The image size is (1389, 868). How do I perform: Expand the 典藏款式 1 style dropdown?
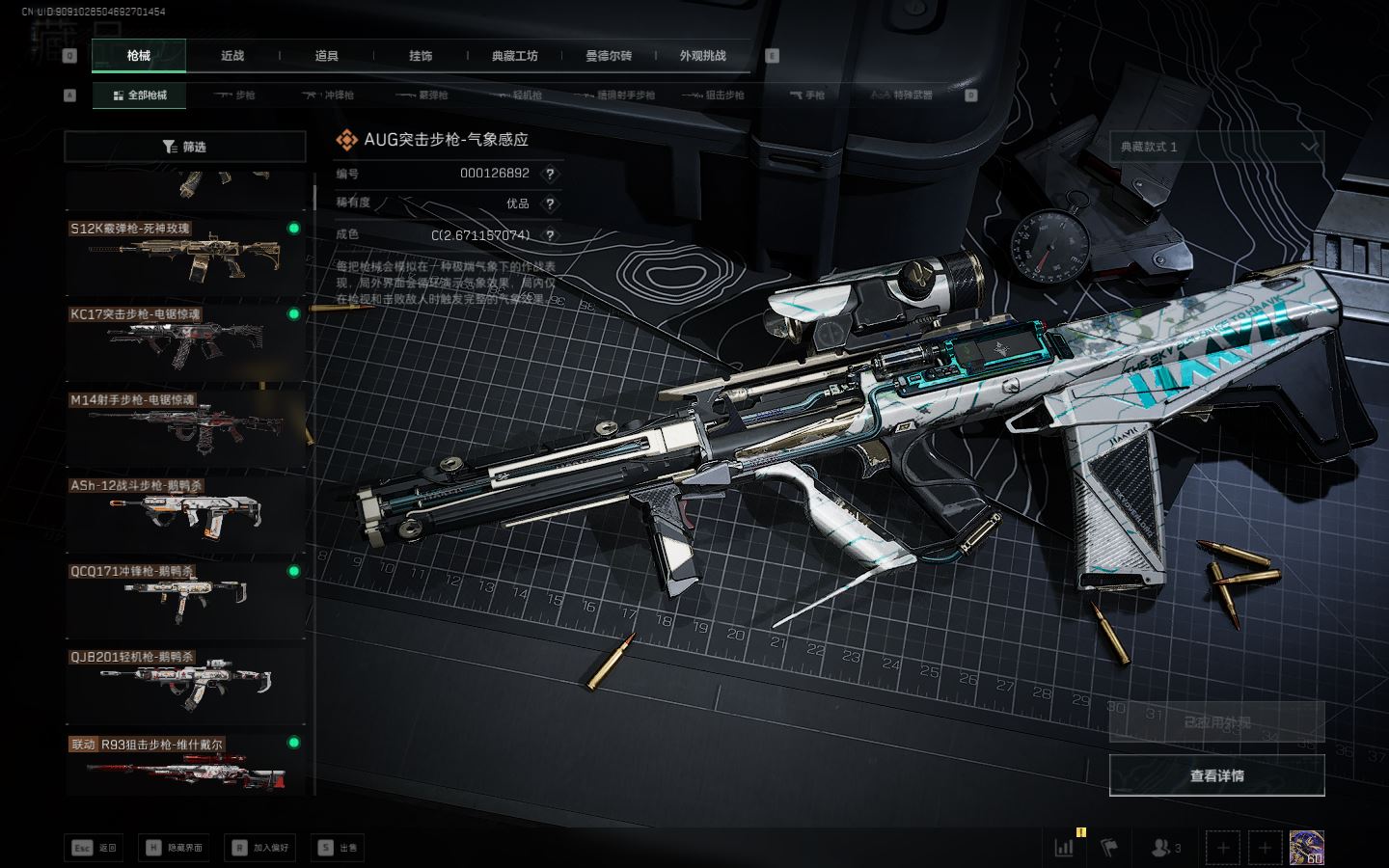[x=1216, y=147]
